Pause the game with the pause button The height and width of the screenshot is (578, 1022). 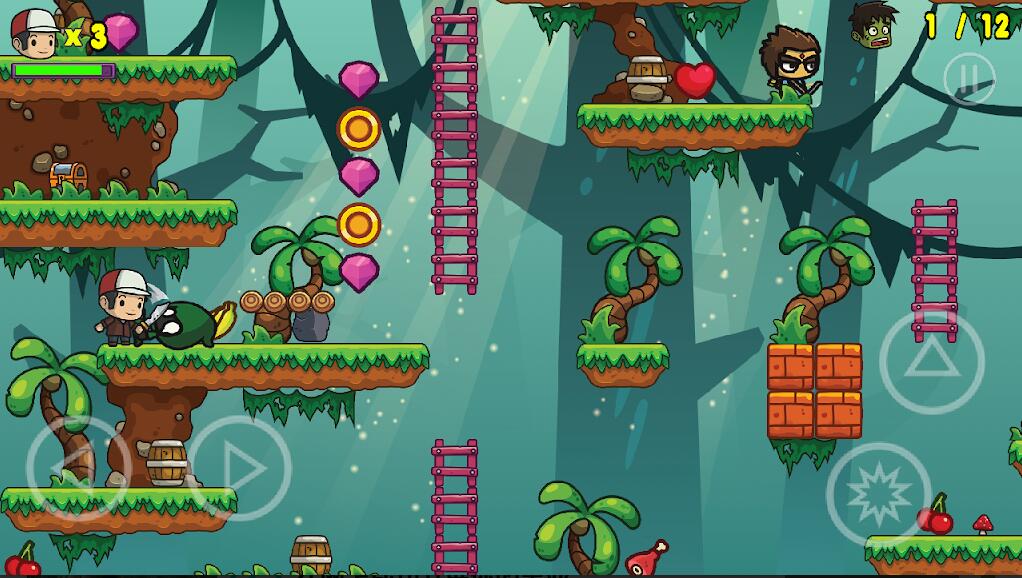(x=969, y=78)
